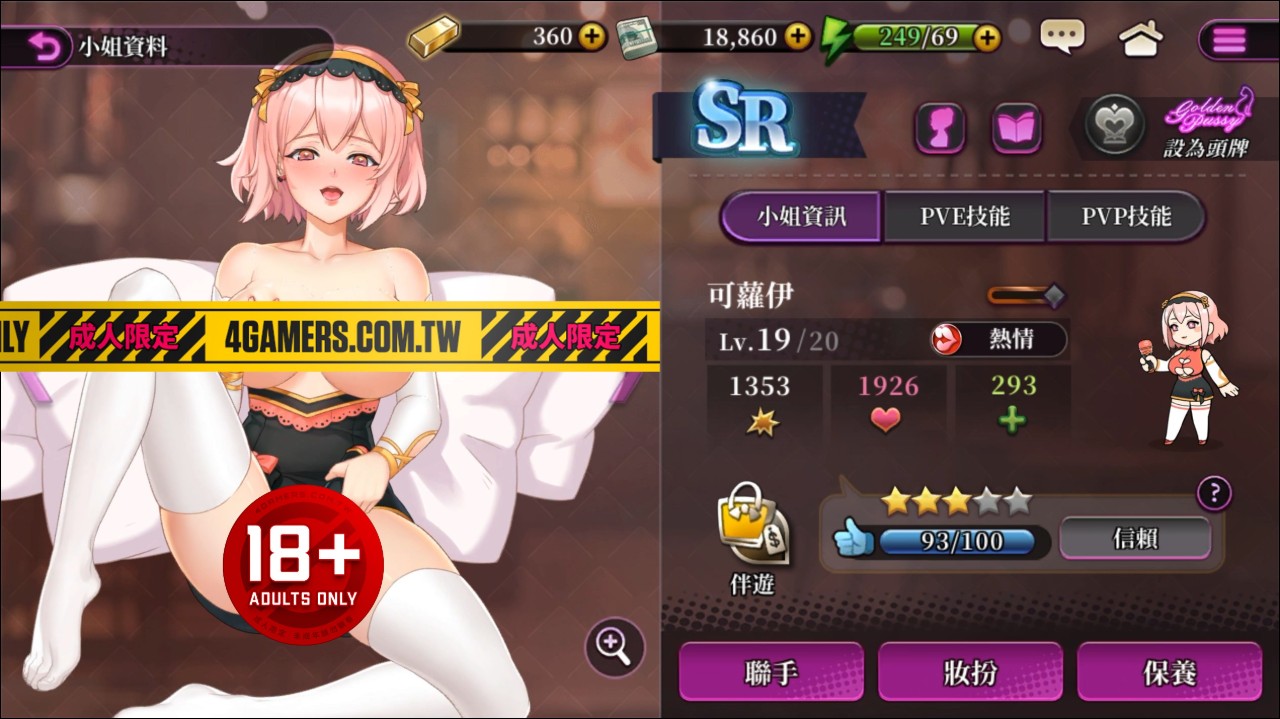Set as headliner with 設為頭牌
The image size is (1280, 719).
point(1206,148)
